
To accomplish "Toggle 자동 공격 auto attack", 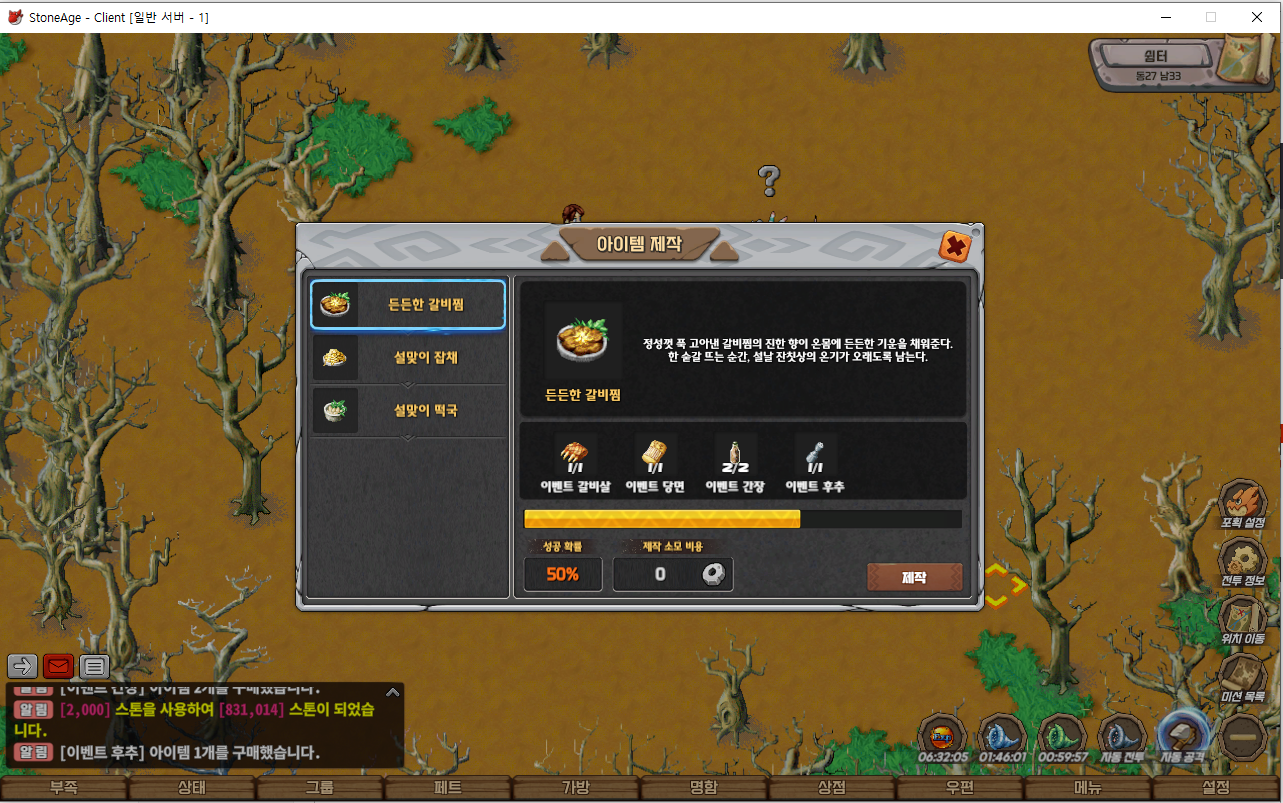I will click(x=1183, y=737).
